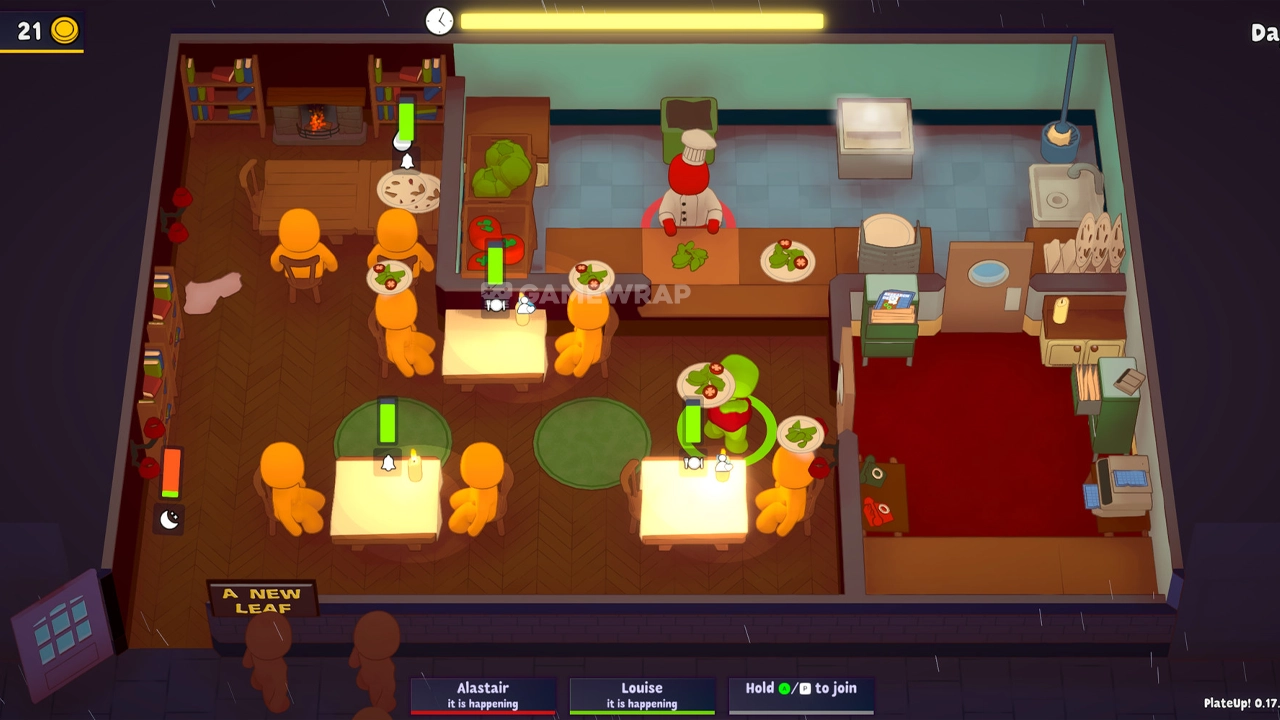Select Alastair's player panel
This screenshot has height=720, width=1280.
click(483, 695)
